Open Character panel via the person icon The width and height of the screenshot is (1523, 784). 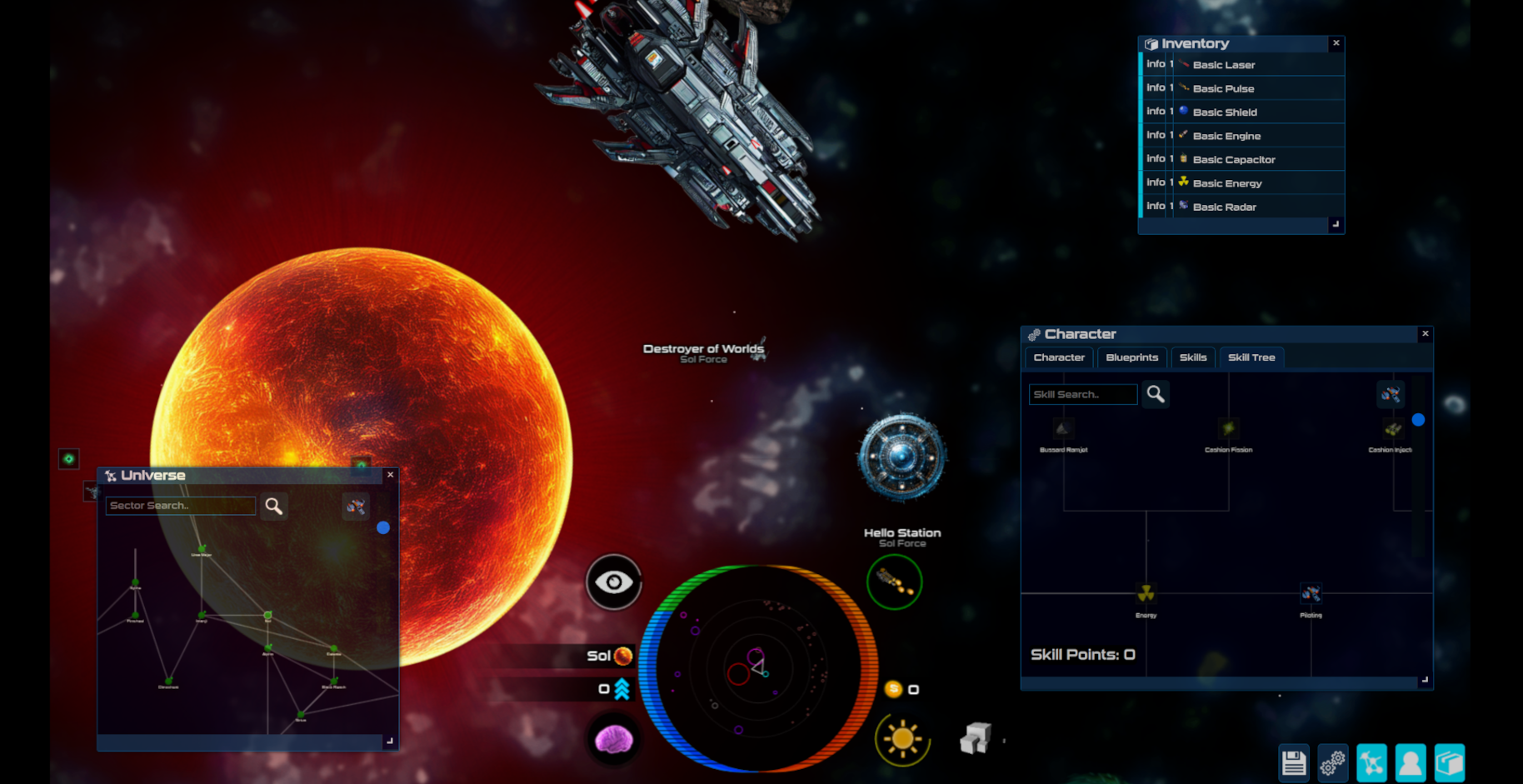point(1411,762)
